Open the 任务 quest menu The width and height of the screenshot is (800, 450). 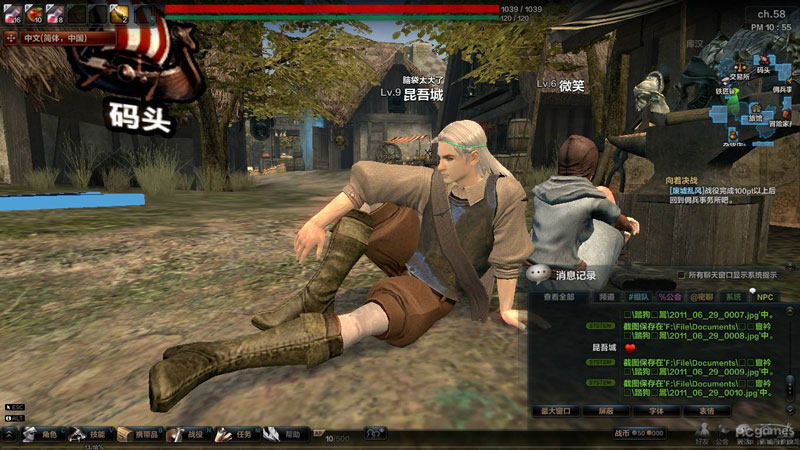click(235, 435)
